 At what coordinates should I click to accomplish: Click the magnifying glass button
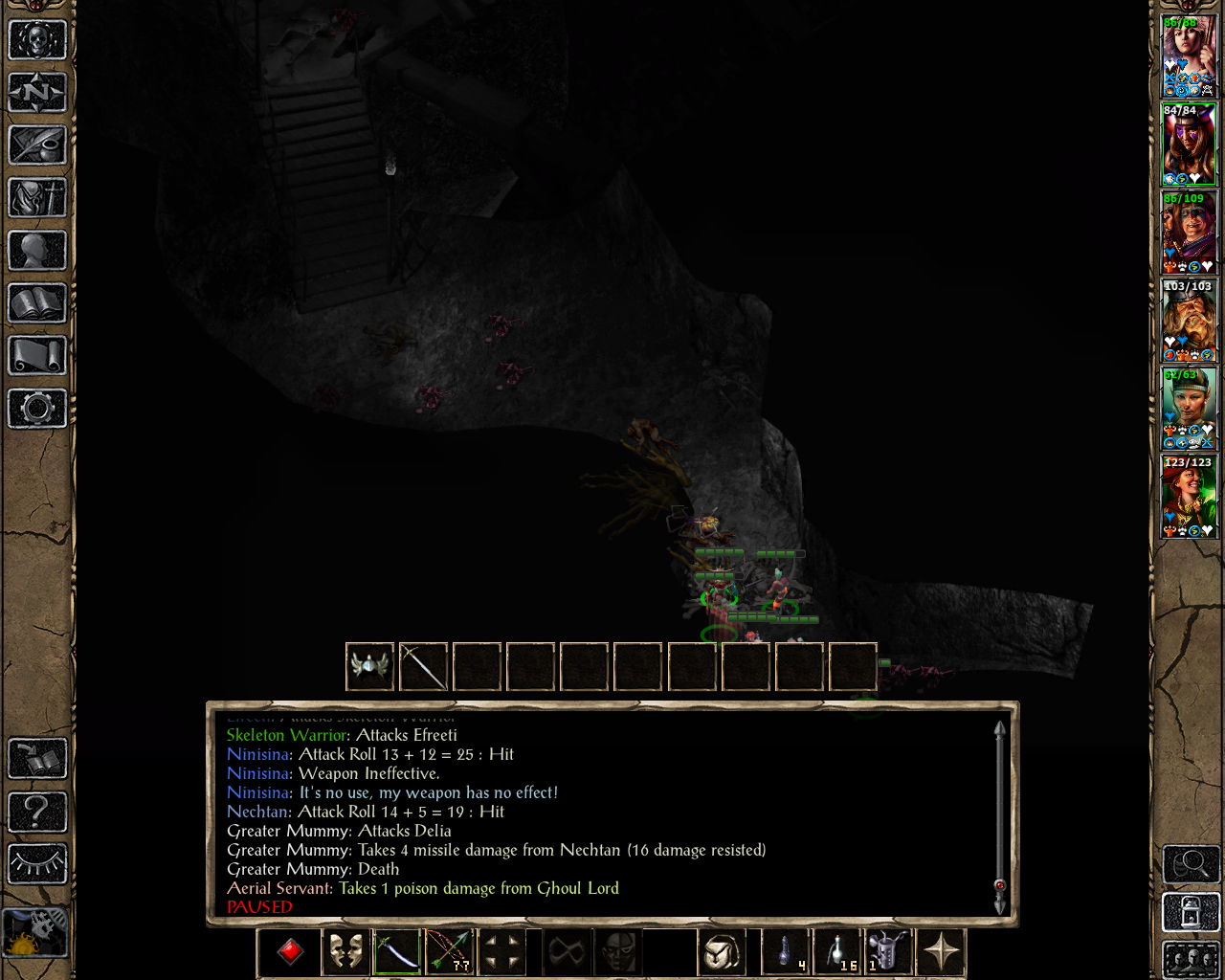tap(1191, 865)
